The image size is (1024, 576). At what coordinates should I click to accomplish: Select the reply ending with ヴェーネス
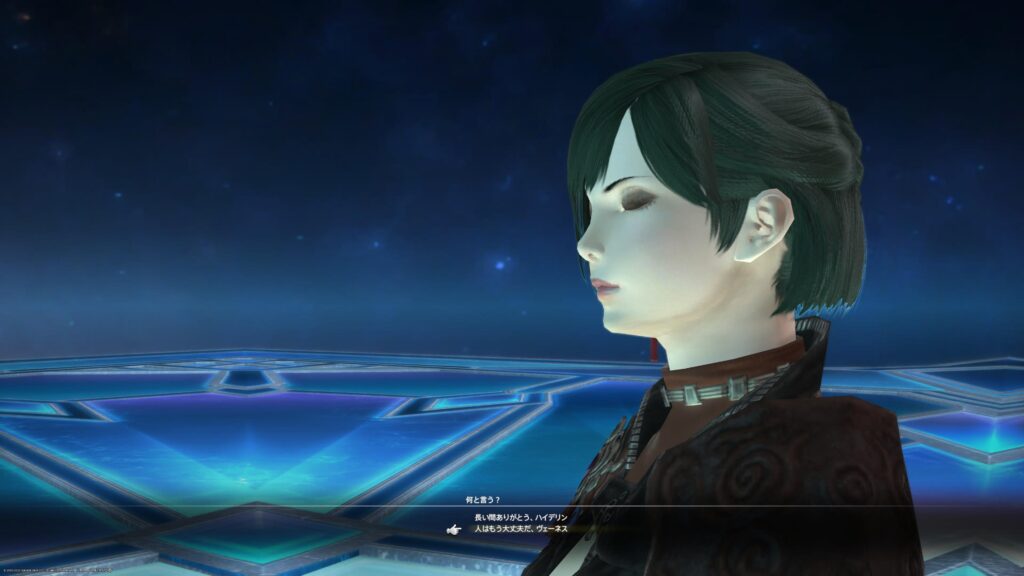pos(520,528)
